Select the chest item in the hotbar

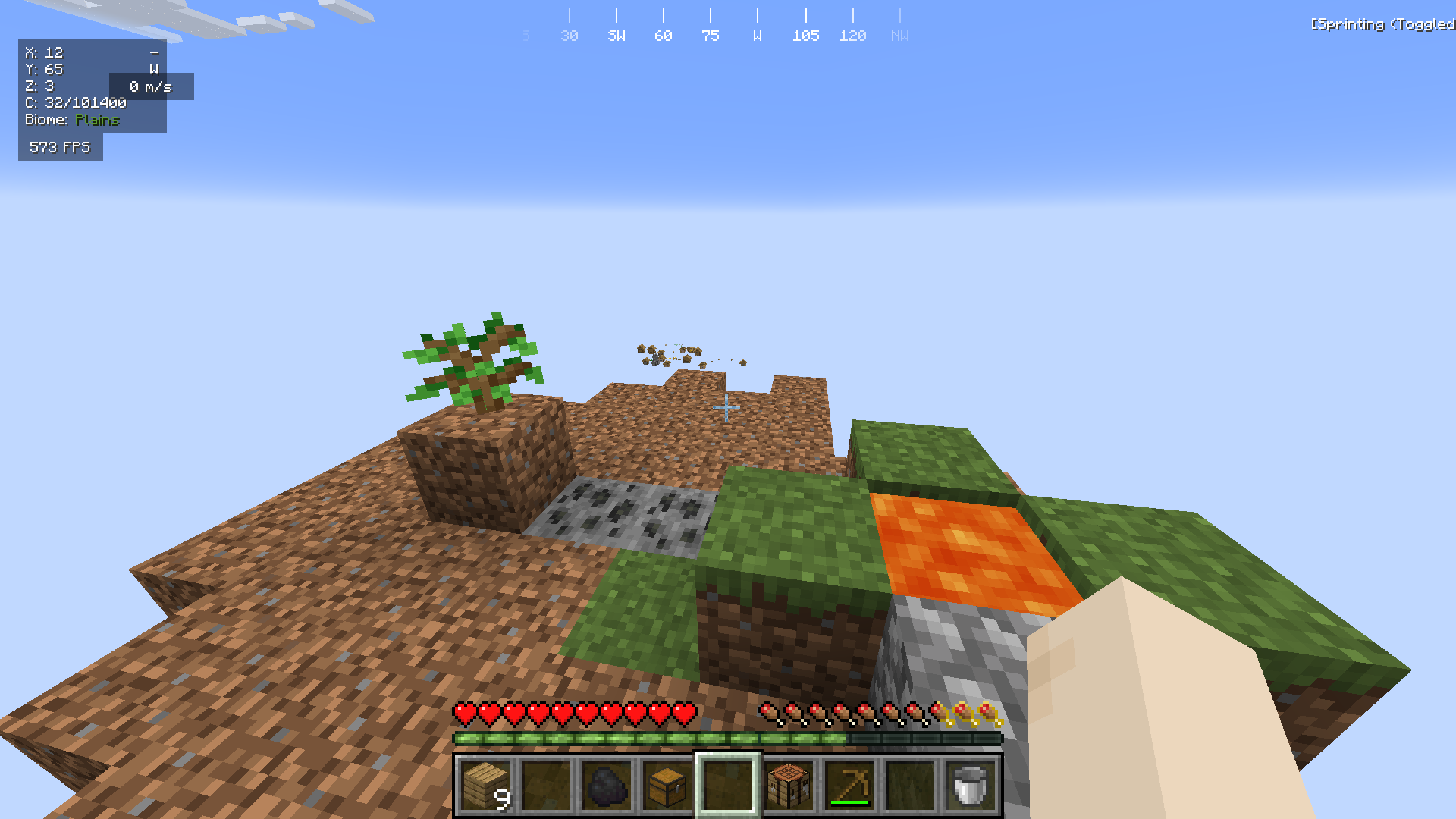click(x=666, y=786)
